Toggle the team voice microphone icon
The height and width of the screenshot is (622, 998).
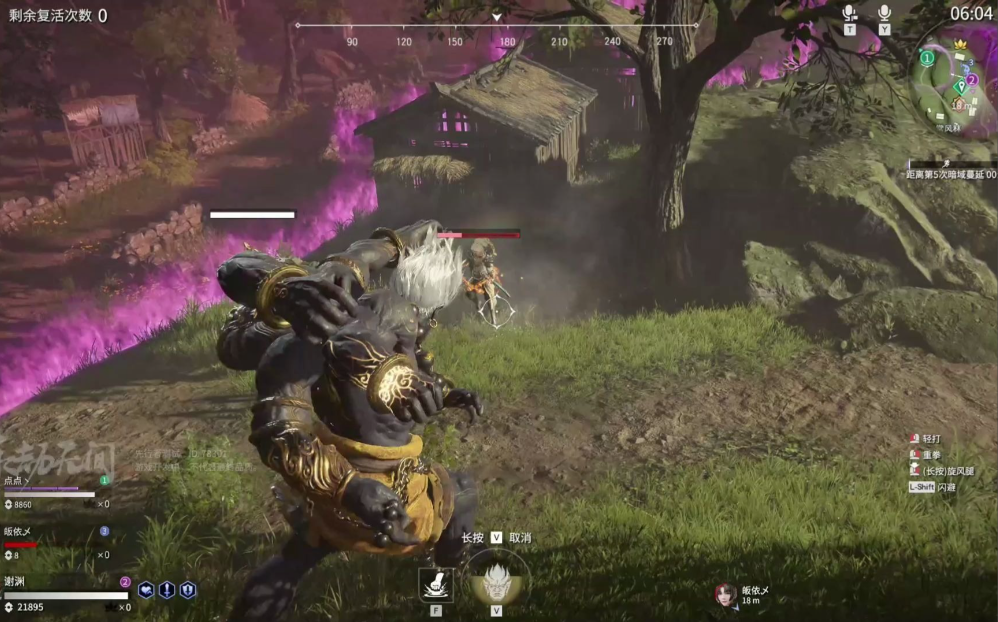click(850, 13)
